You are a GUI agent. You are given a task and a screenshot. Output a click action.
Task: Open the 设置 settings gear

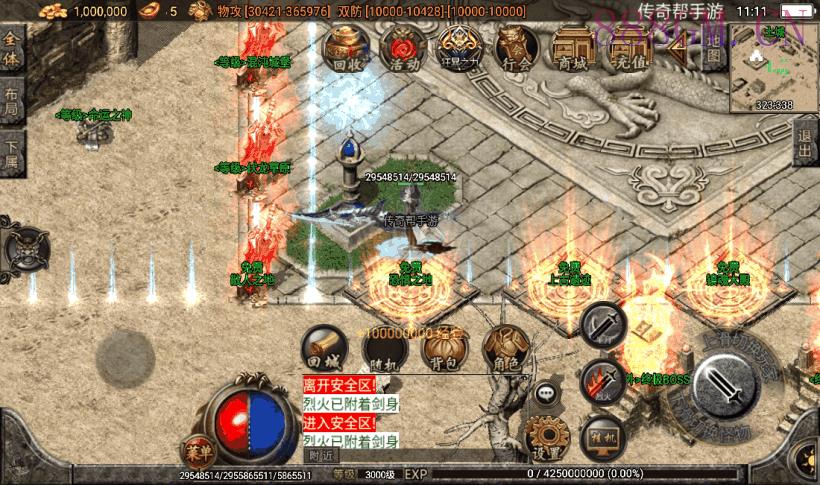pyautogui.click(x=547, y=439)
